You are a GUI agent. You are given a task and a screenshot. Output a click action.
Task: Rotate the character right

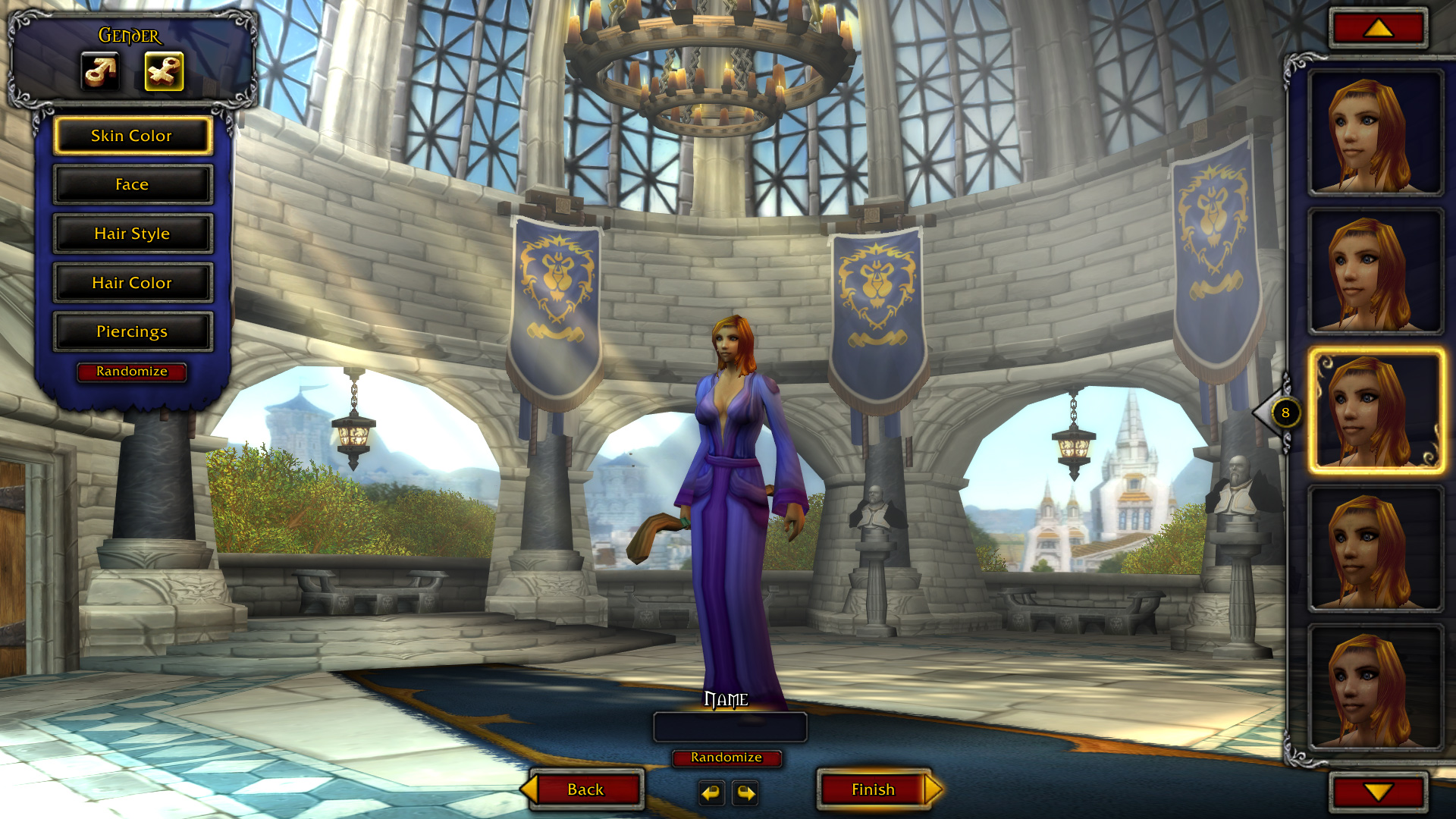pyautogui.click(x=745, y=793)
